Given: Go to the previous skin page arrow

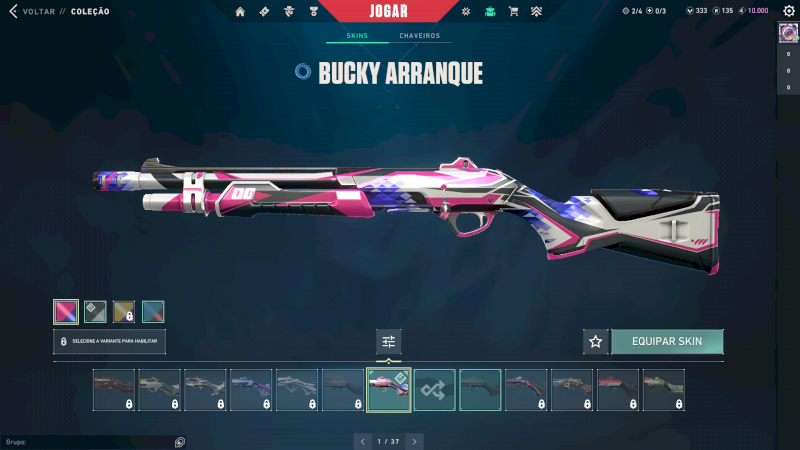Looking at the screenshot, I should [x=363, y=441].
